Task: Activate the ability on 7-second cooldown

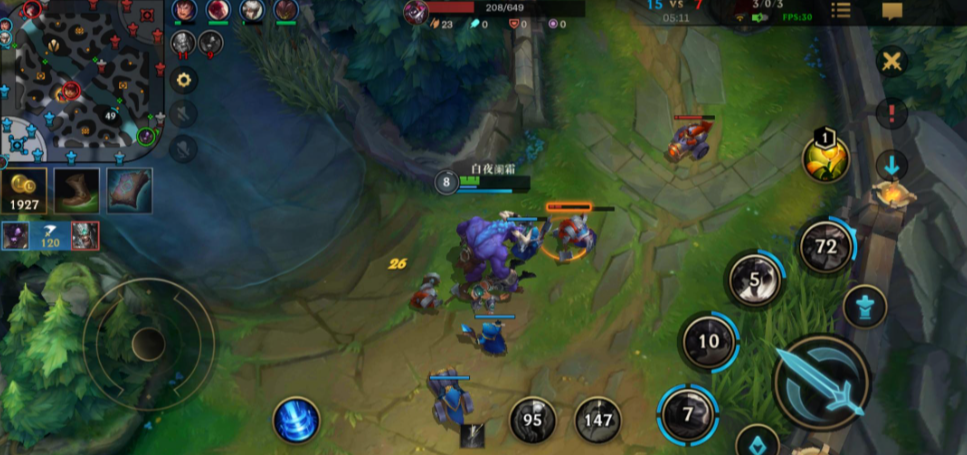Action: tap(688, 413)
